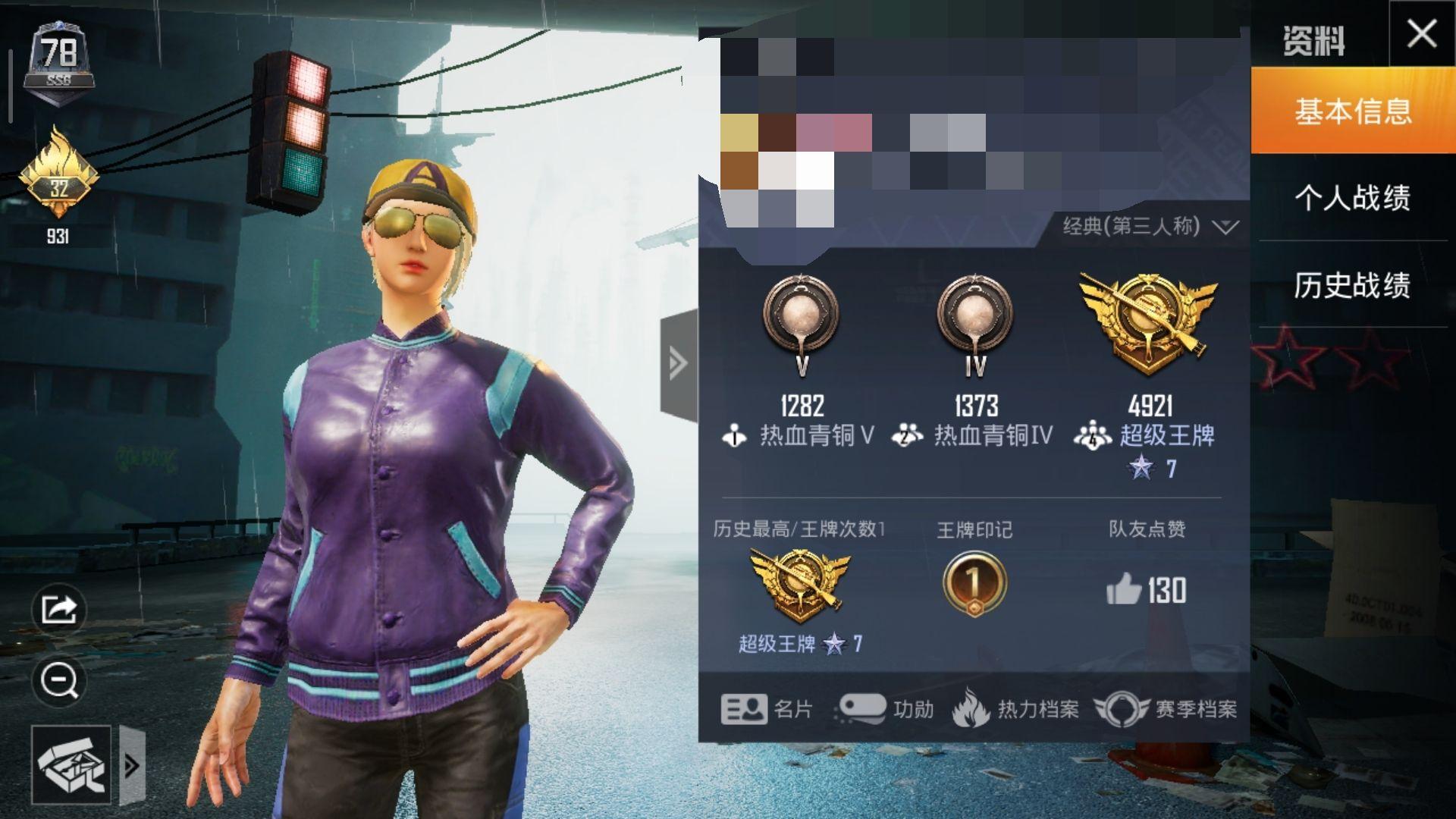Open the 名片 card option

[766, 709]
